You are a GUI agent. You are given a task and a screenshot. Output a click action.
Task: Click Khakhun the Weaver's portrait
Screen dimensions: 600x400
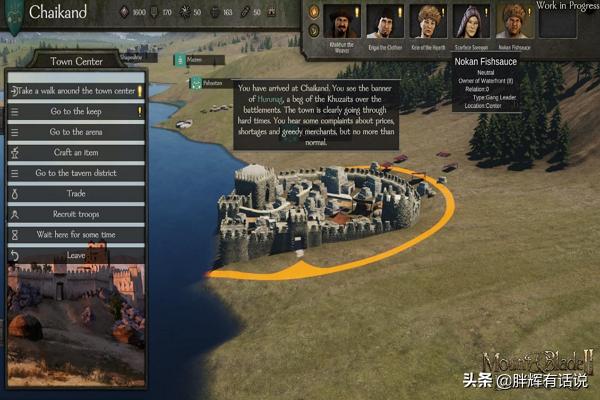[342, 21]
